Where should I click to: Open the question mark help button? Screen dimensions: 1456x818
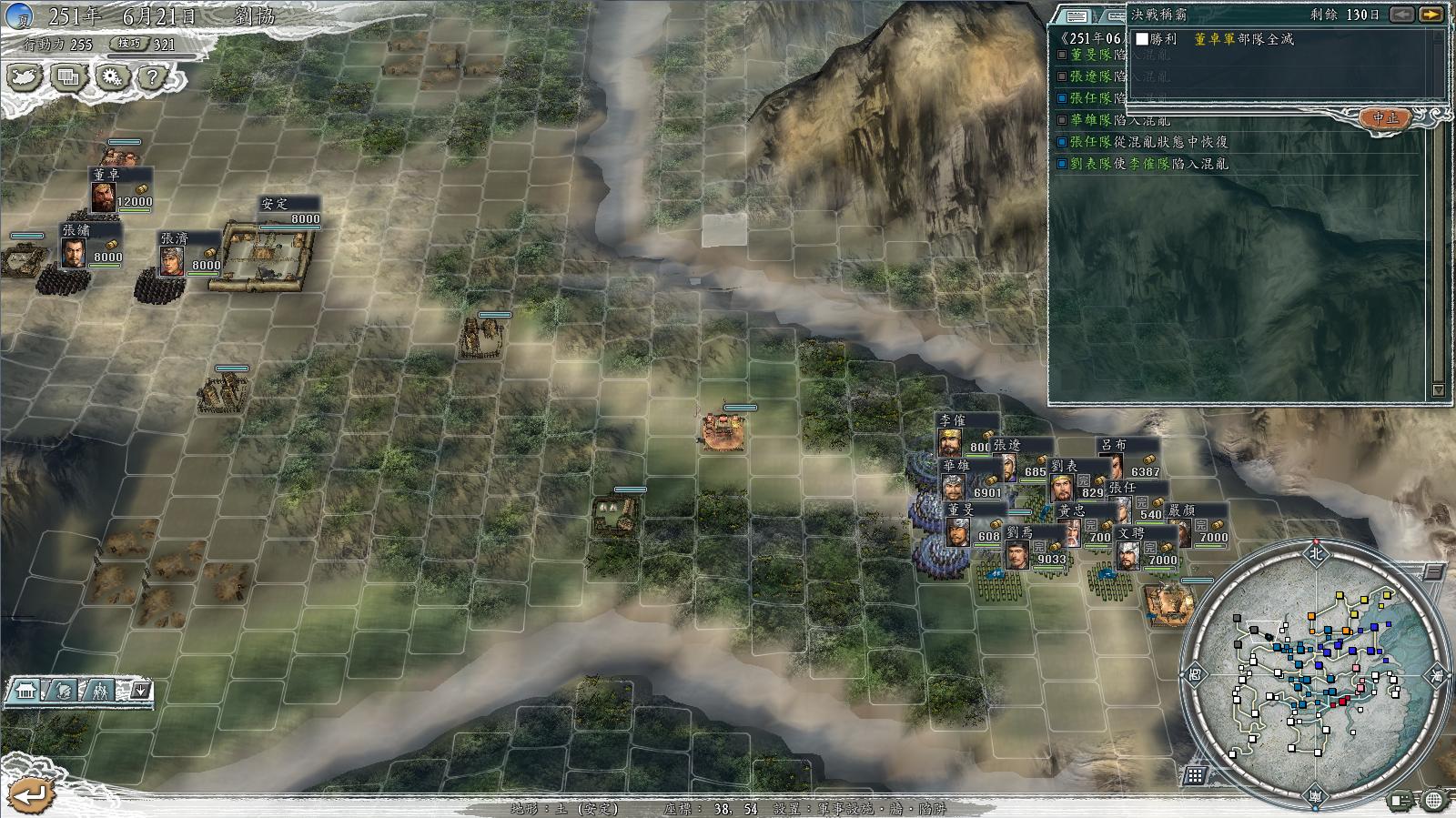152,77
